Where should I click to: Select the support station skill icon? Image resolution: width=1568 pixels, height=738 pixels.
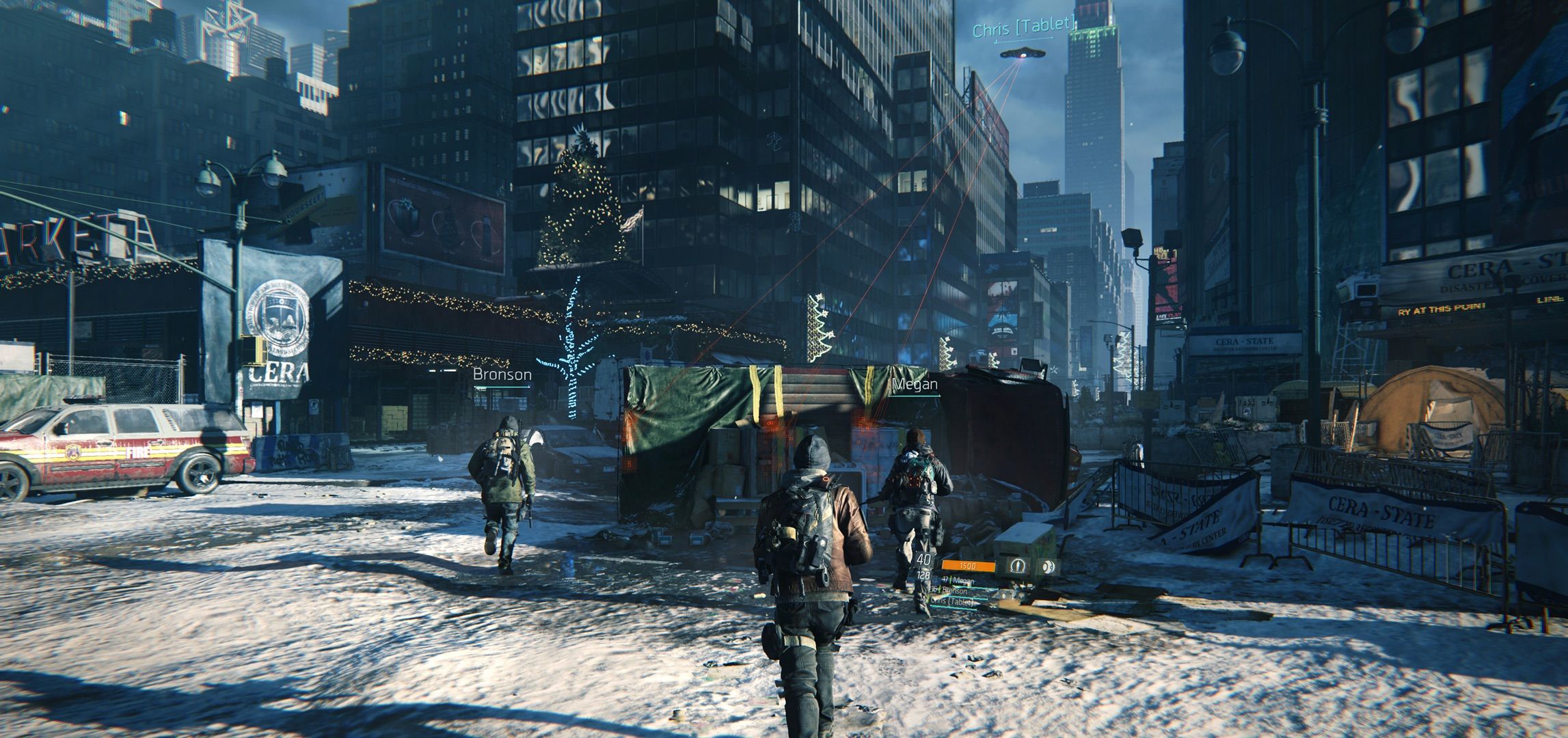point(1017,566)
